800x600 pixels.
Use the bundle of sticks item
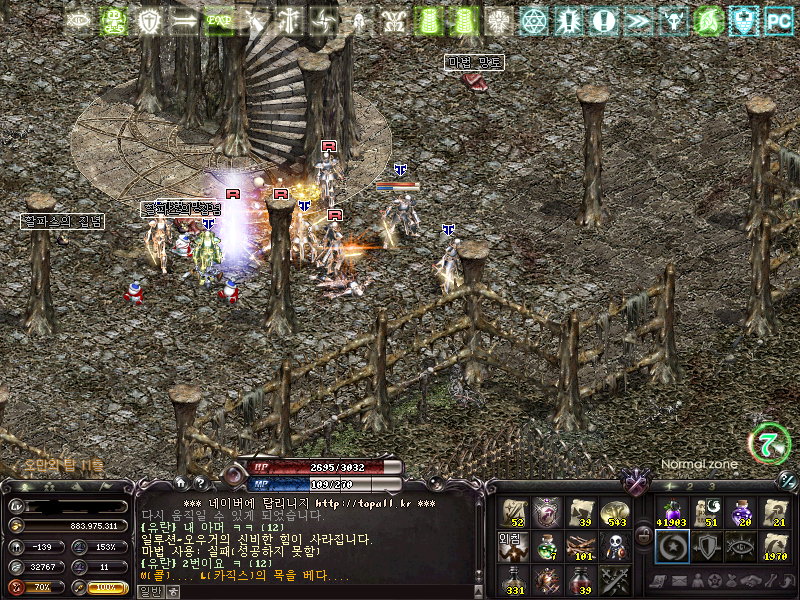coord(581,546)
